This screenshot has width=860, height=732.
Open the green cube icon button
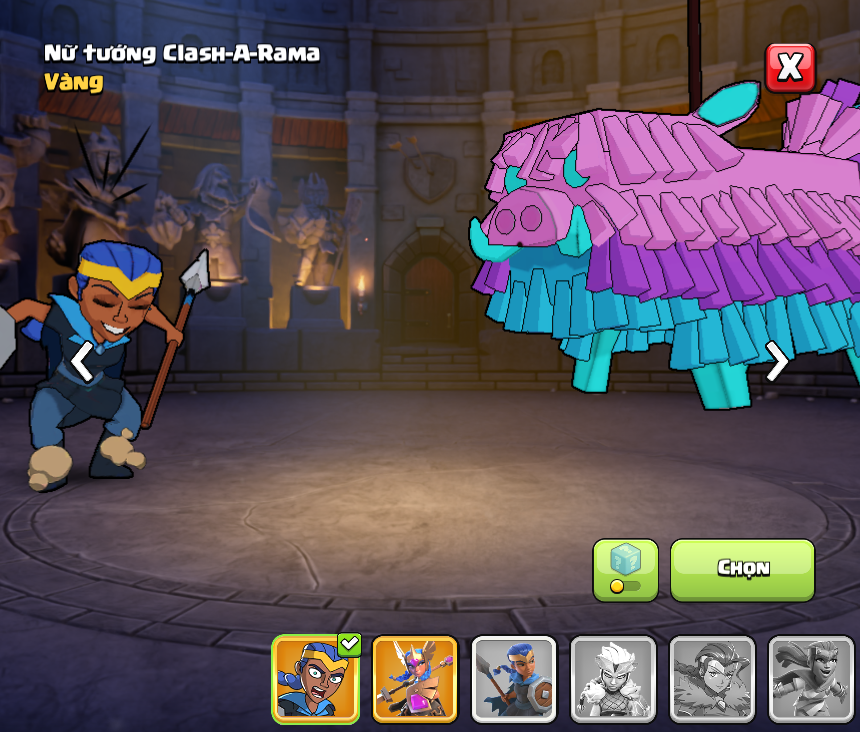click(x=625, y=569)
